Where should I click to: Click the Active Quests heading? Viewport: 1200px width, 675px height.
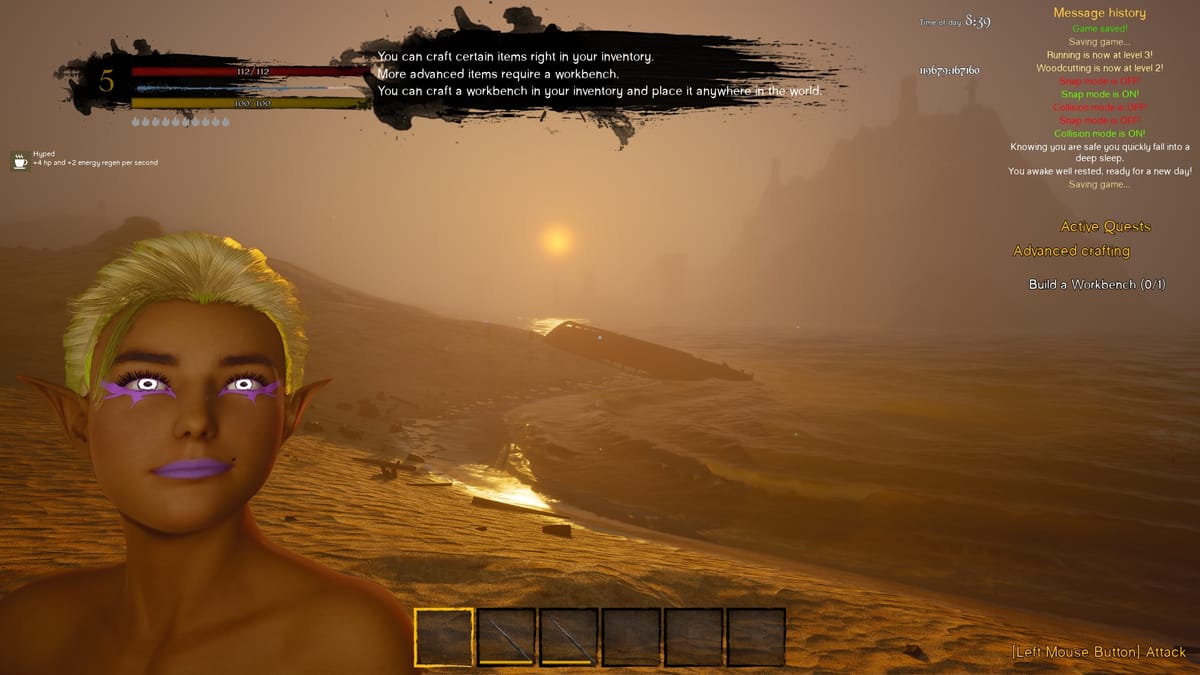click(x=1105, y=227)
